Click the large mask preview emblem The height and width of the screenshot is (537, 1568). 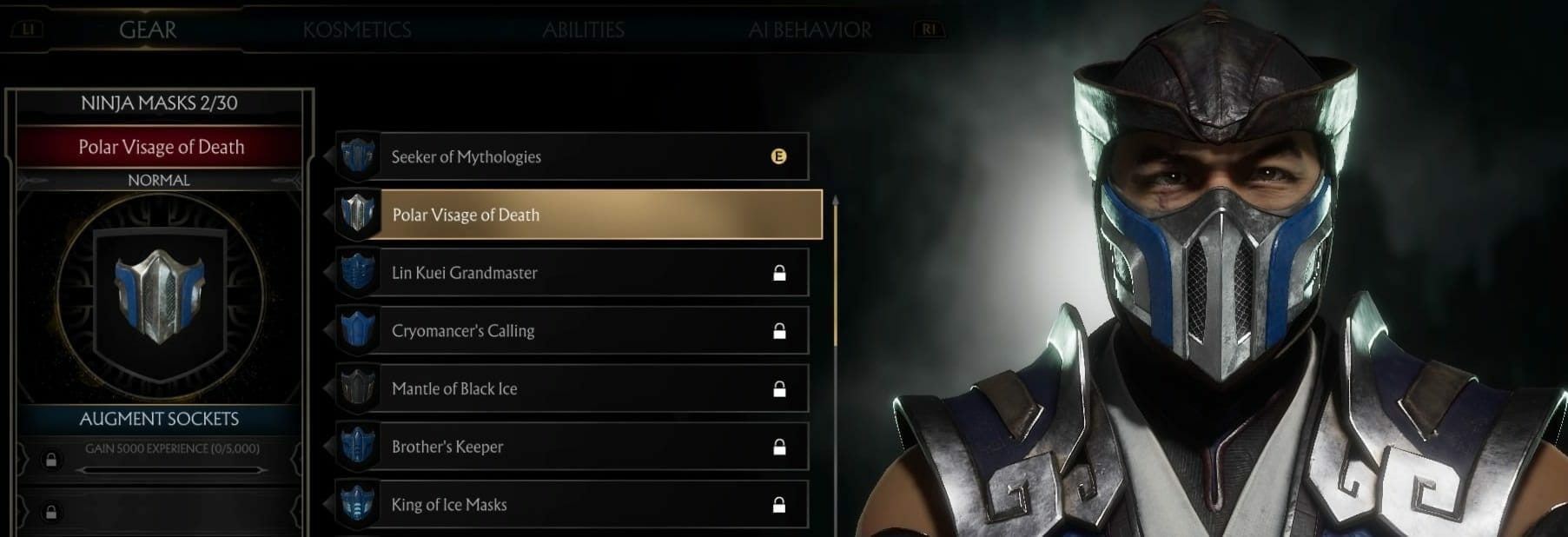click(x=160, y=295)
